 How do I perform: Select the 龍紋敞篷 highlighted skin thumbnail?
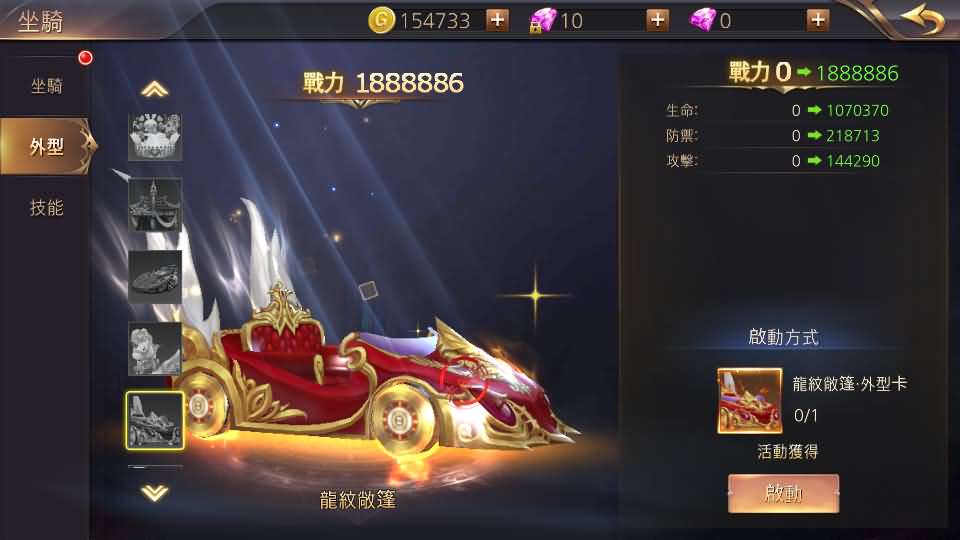pyautogui.click(x=155, y=421)
